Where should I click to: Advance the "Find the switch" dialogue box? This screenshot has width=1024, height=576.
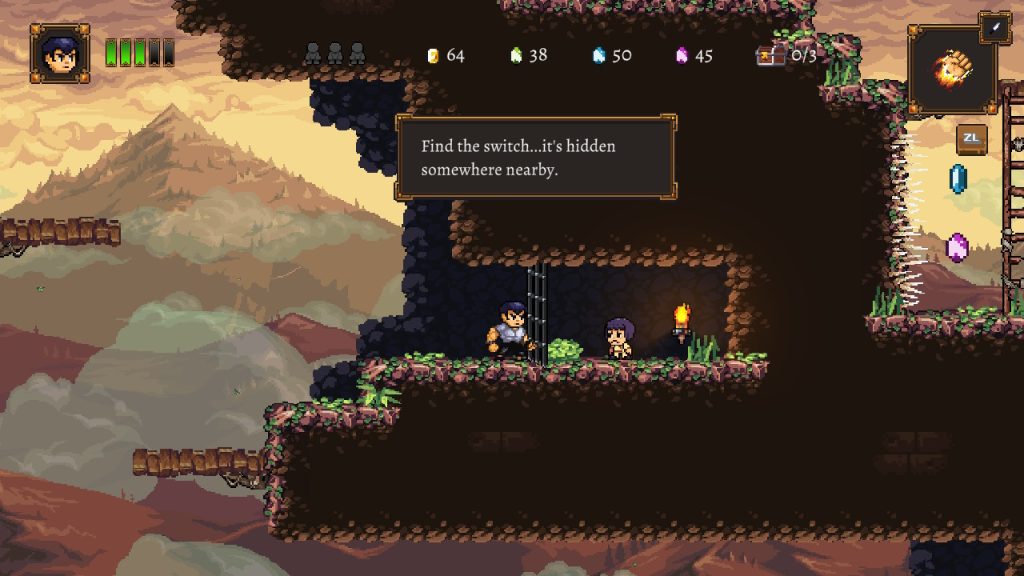click(536, 158)
